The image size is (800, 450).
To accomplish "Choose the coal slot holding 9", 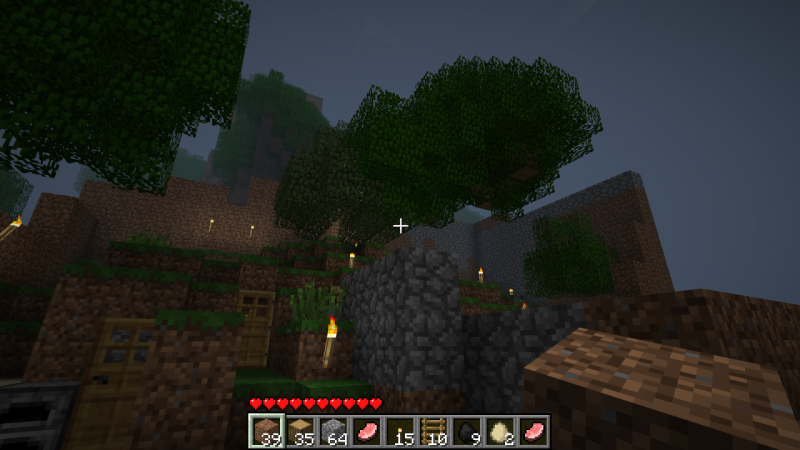I will (468, 431).
